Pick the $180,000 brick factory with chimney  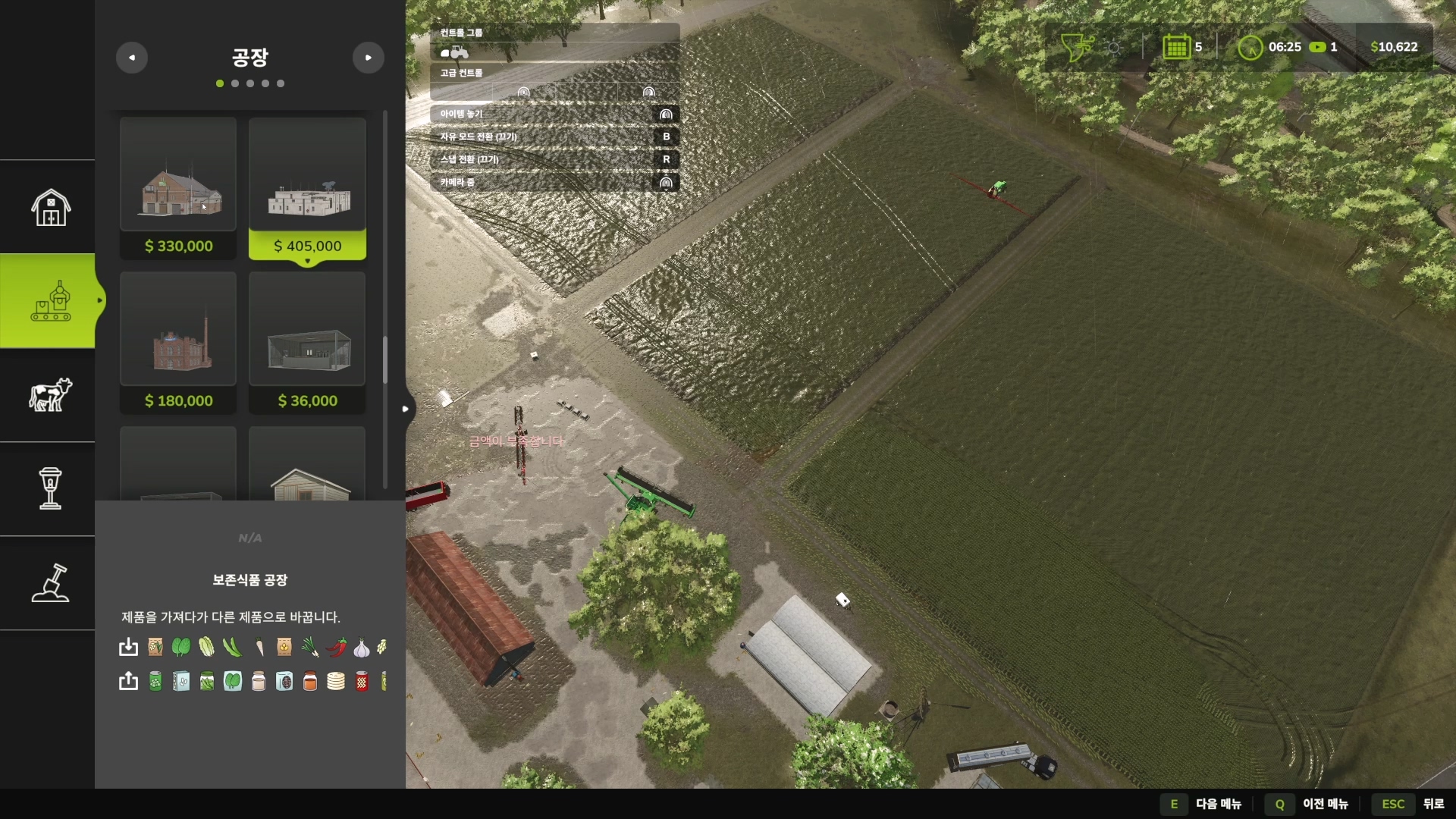pyautogui.click(x=178, y=343)
